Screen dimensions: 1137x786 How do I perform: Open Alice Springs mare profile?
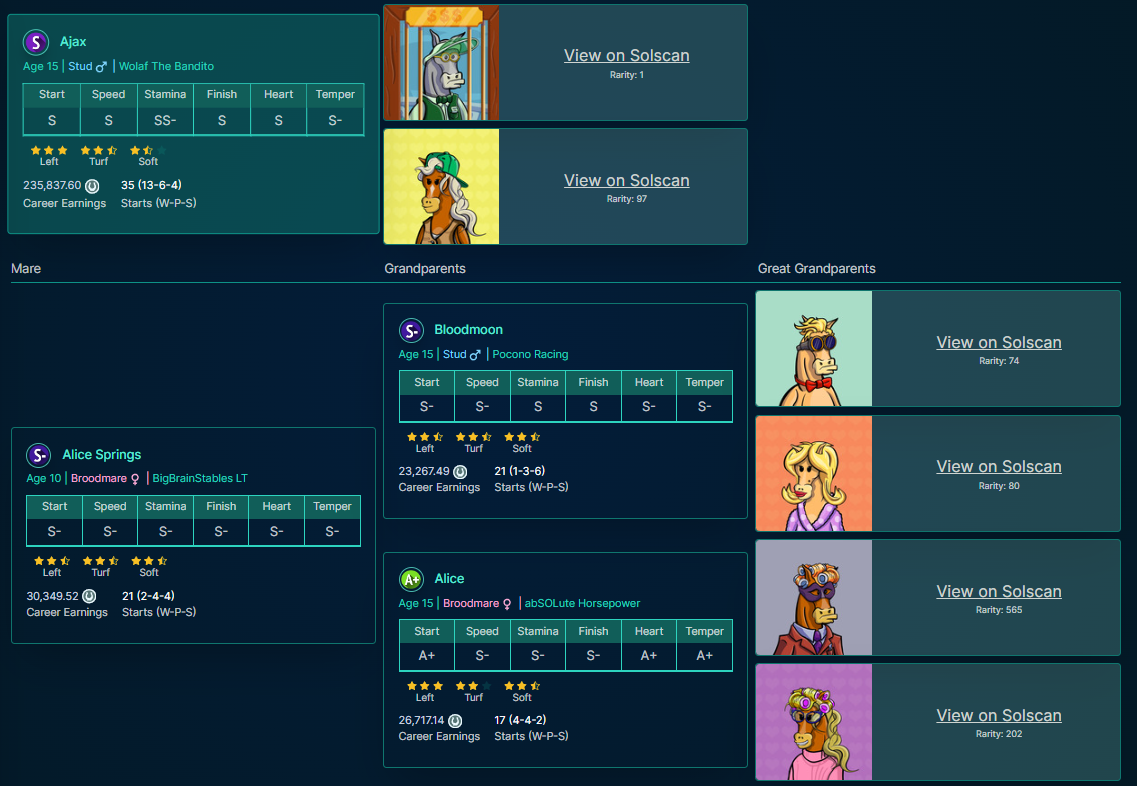click(102, 455)
